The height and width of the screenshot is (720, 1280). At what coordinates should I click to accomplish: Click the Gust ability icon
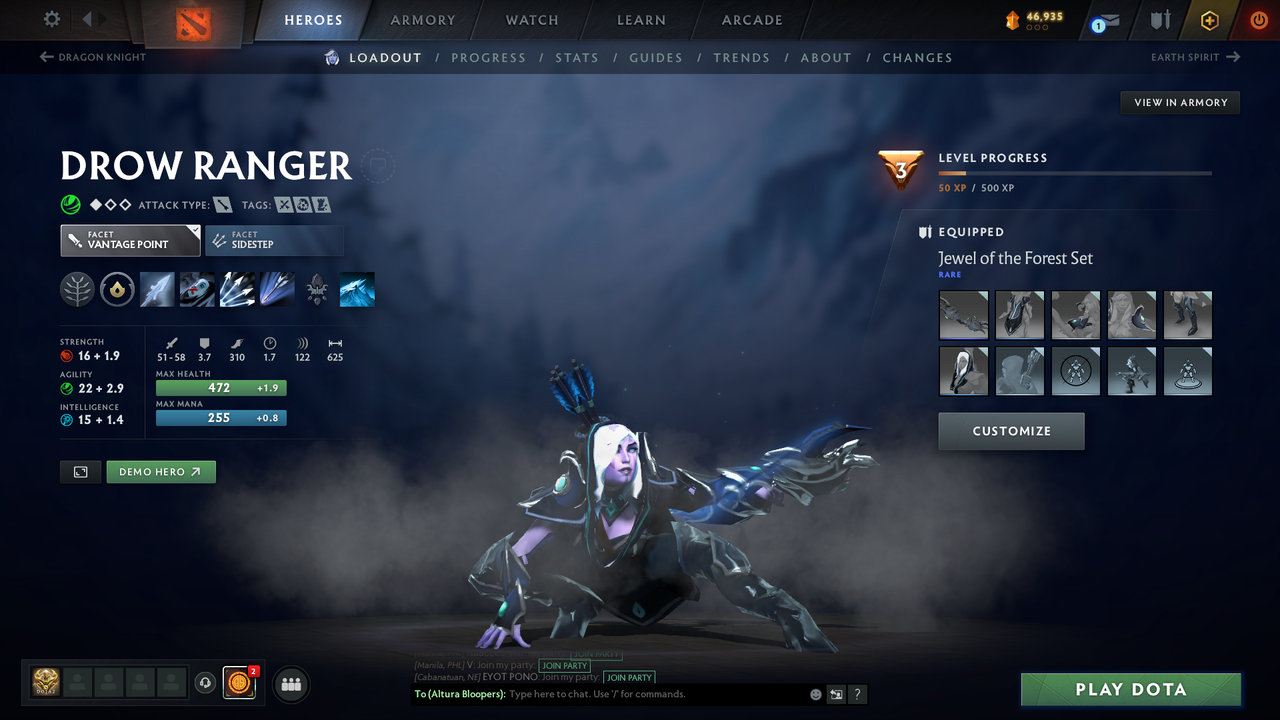pyautogui.click(x=197, y=289)
